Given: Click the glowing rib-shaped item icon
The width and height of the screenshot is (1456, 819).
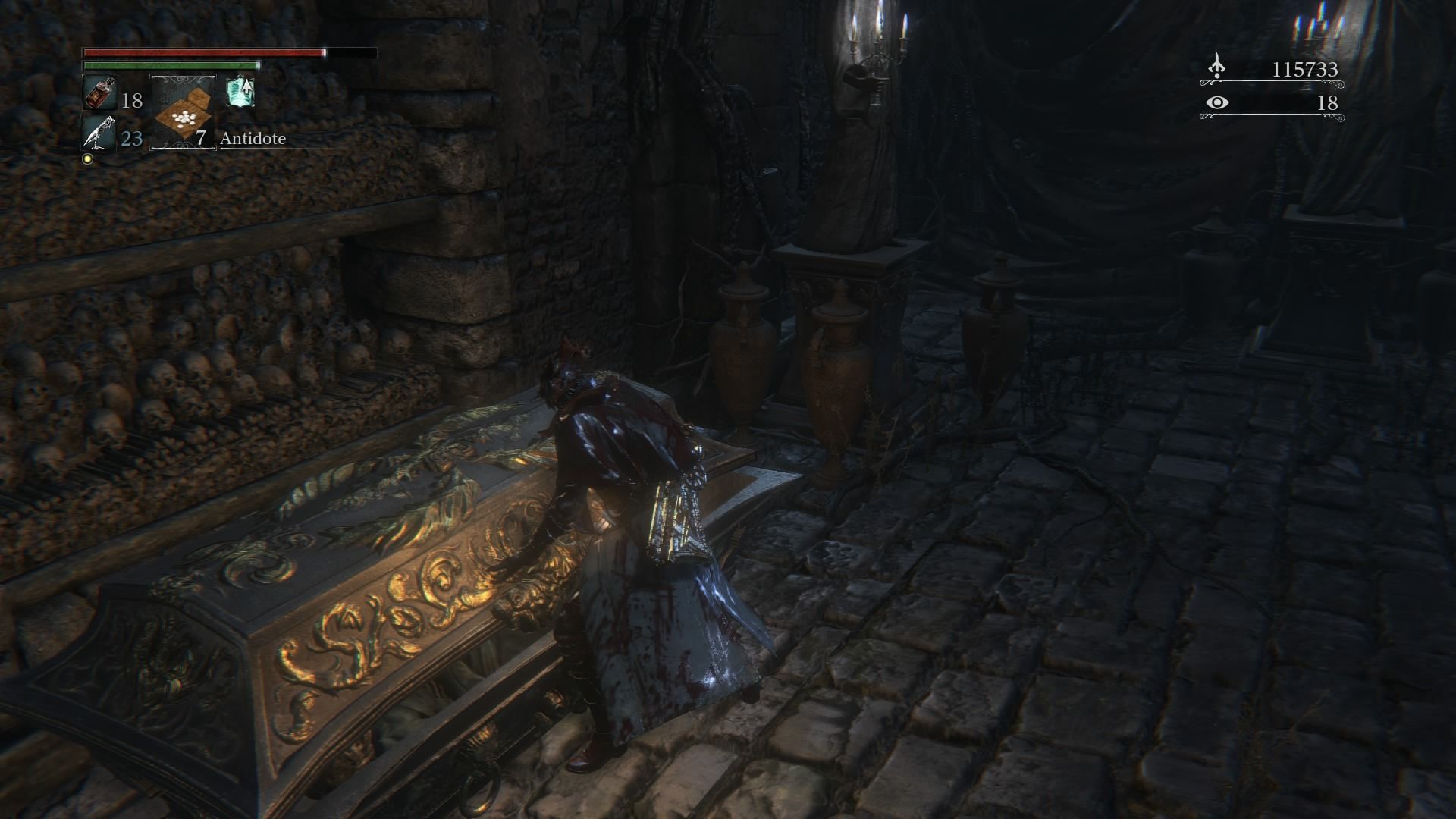Looking at the screenshot, I should 241,93.
